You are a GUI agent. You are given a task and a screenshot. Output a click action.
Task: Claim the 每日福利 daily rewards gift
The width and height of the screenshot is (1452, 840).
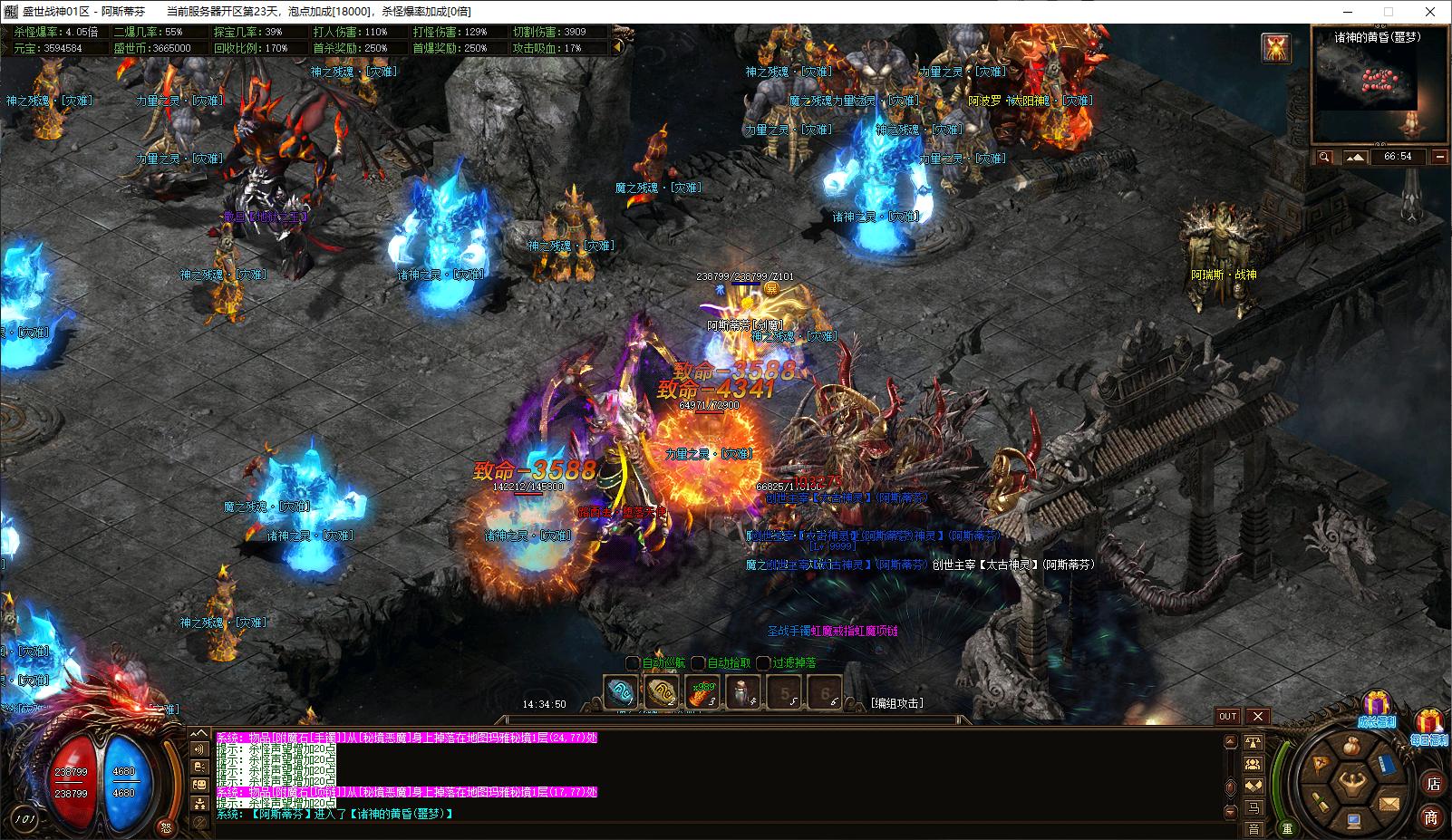tap(1429, 726)
